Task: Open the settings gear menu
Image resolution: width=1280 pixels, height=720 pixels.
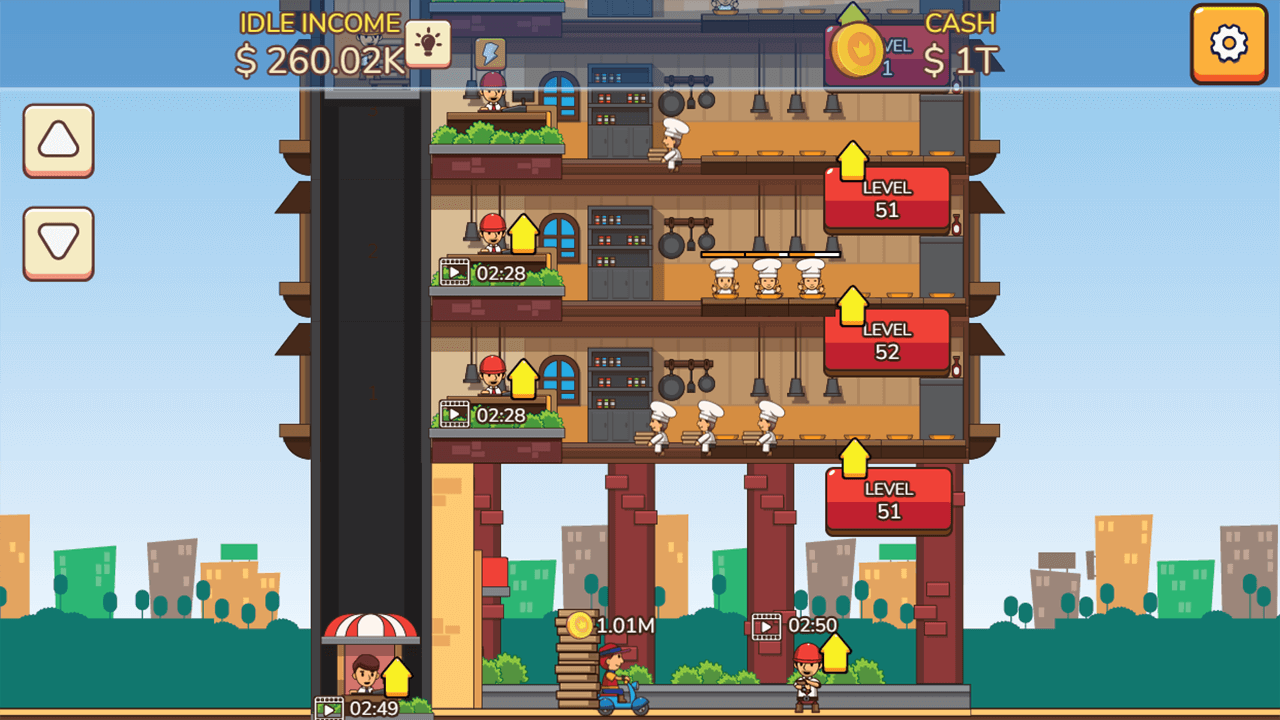Action: point(1228,45)
